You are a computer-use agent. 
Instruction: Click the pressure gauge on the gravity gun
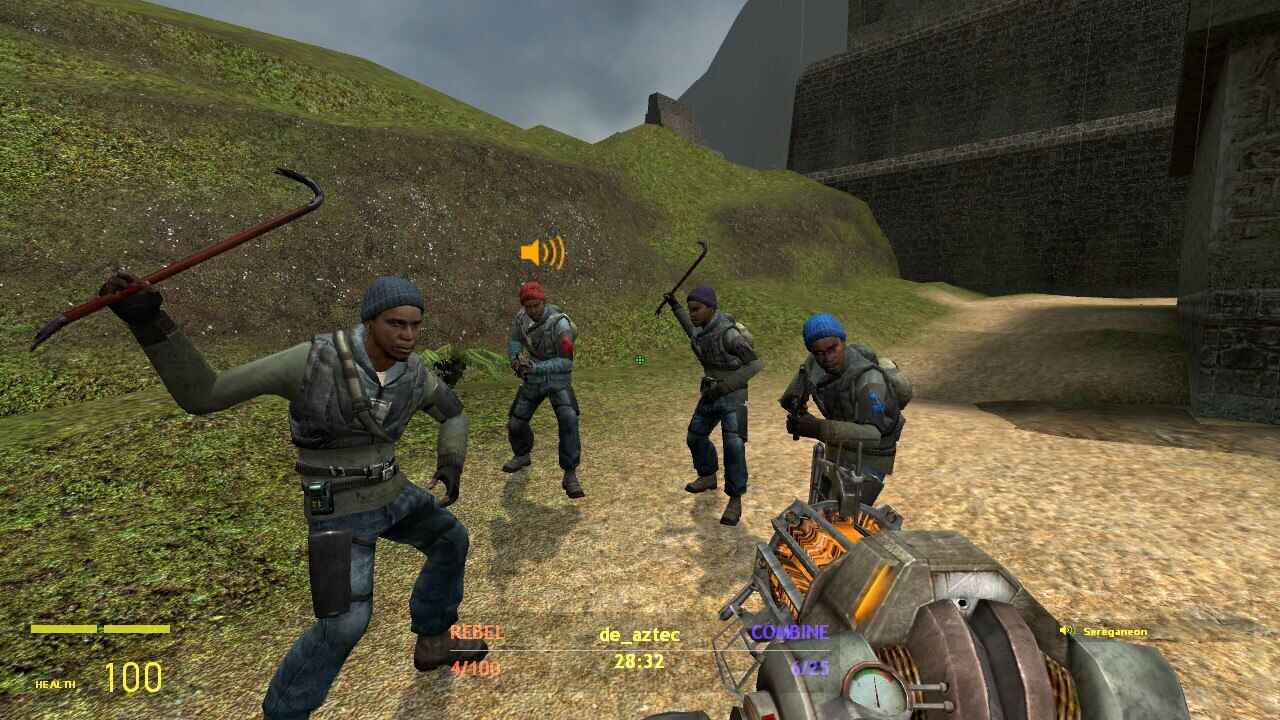[x=875, y=690]
